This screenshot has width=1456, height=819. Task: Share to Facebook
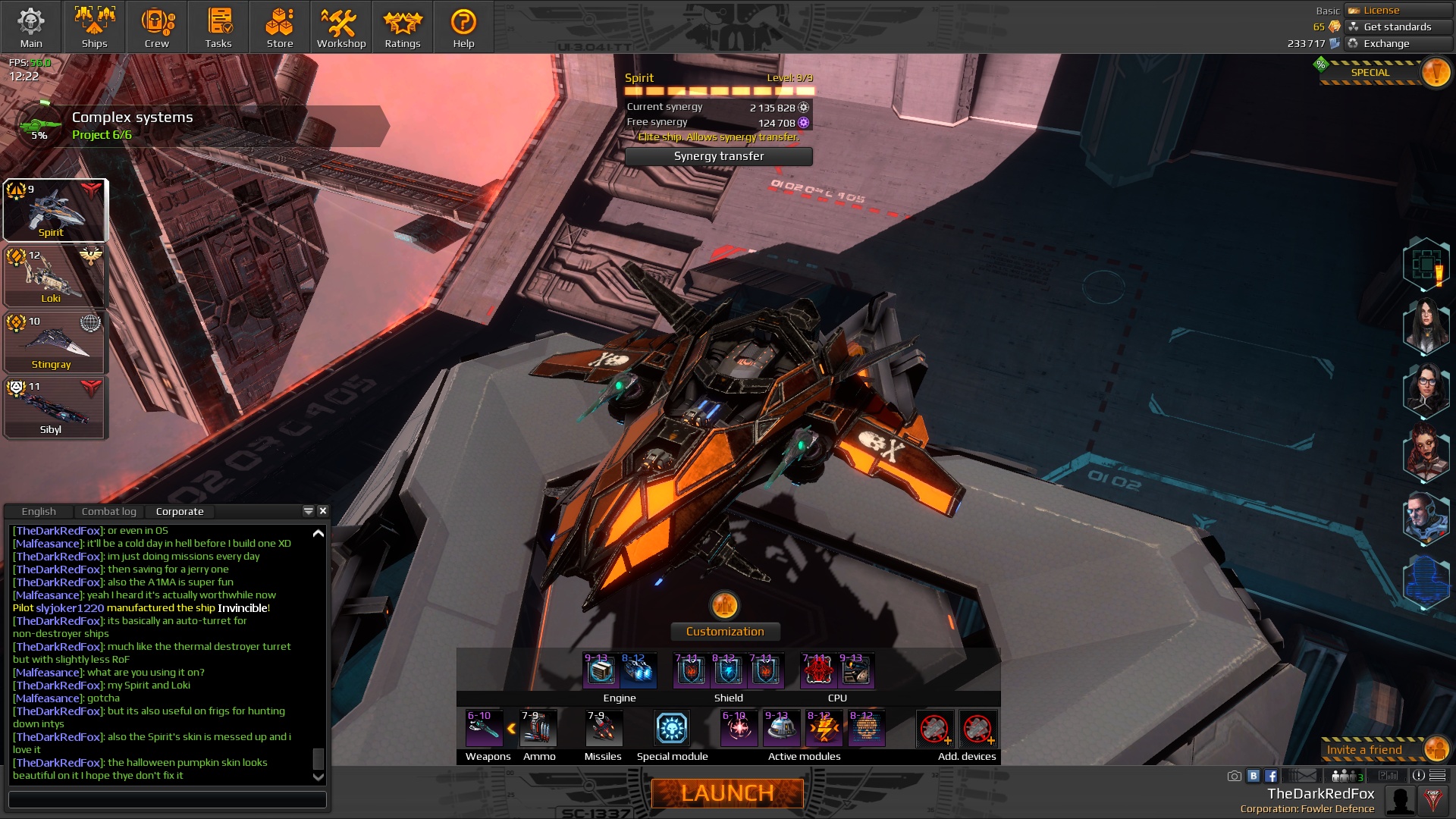(1272, 776)
